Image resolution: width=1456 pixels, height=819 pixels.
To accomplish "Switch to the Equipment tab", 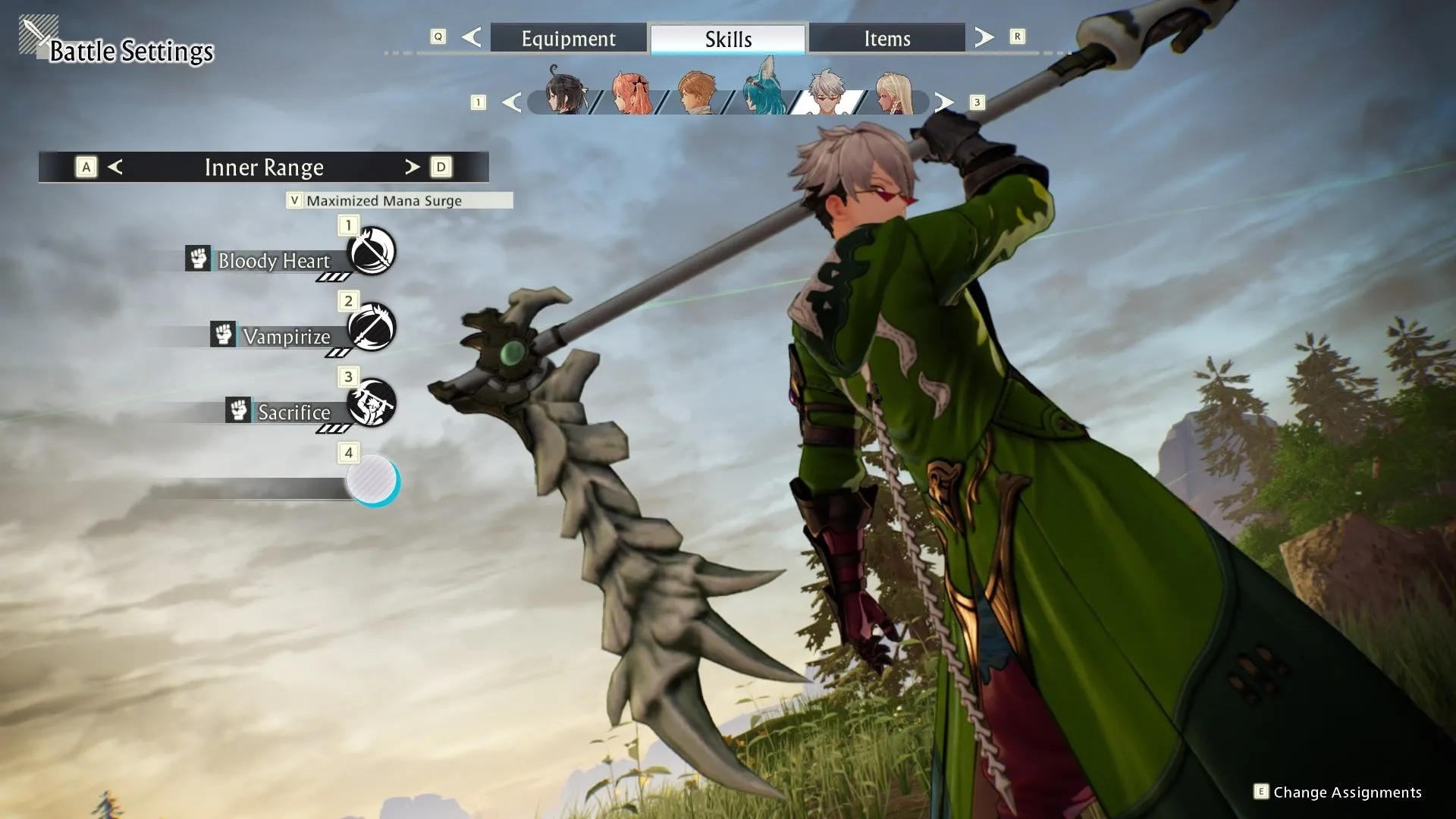I will click(x=568, y=38).
